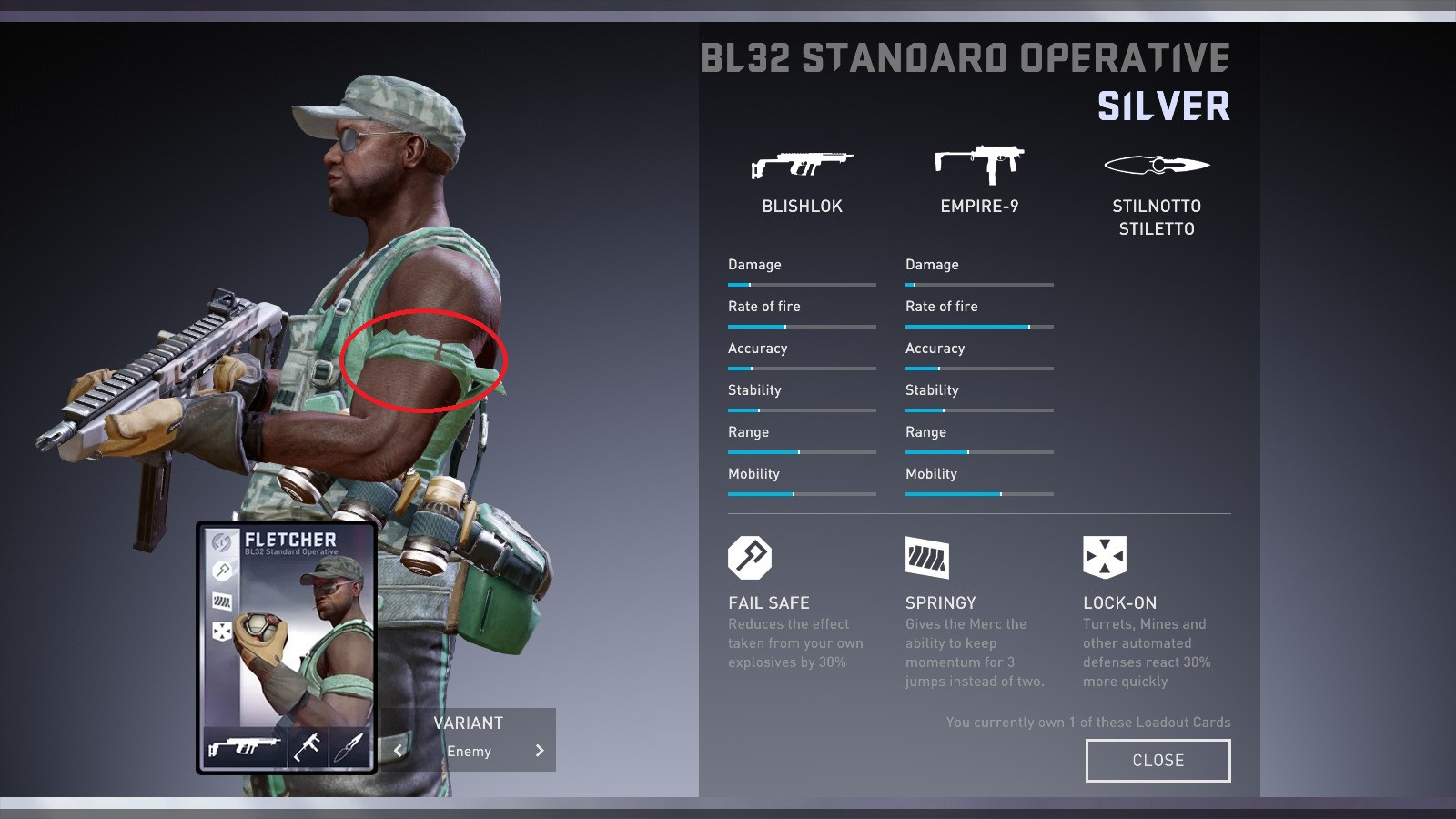Screen dimensions: 1456x819
Task: Select the Fletcher loadout card
Action: 287,648
